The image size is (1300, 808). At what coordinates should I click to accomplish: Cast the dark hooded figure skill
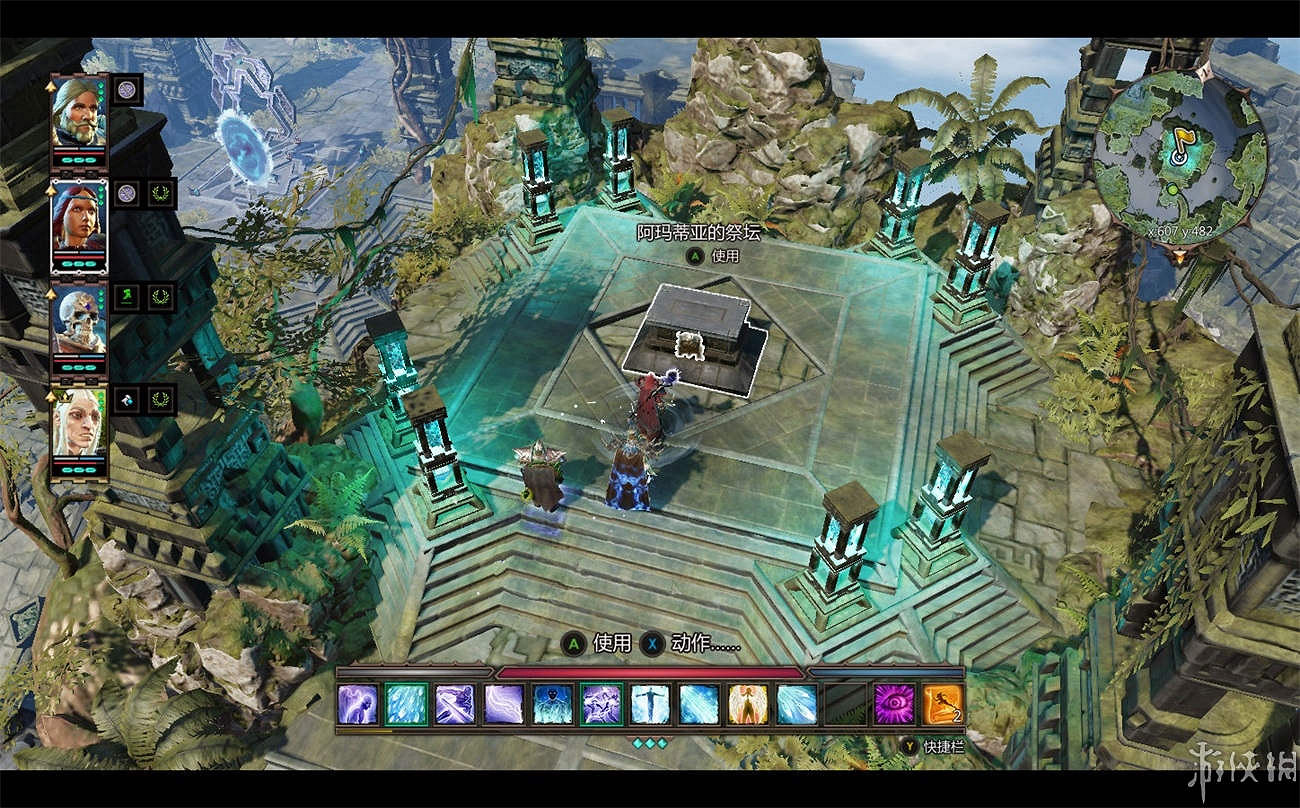552,704
